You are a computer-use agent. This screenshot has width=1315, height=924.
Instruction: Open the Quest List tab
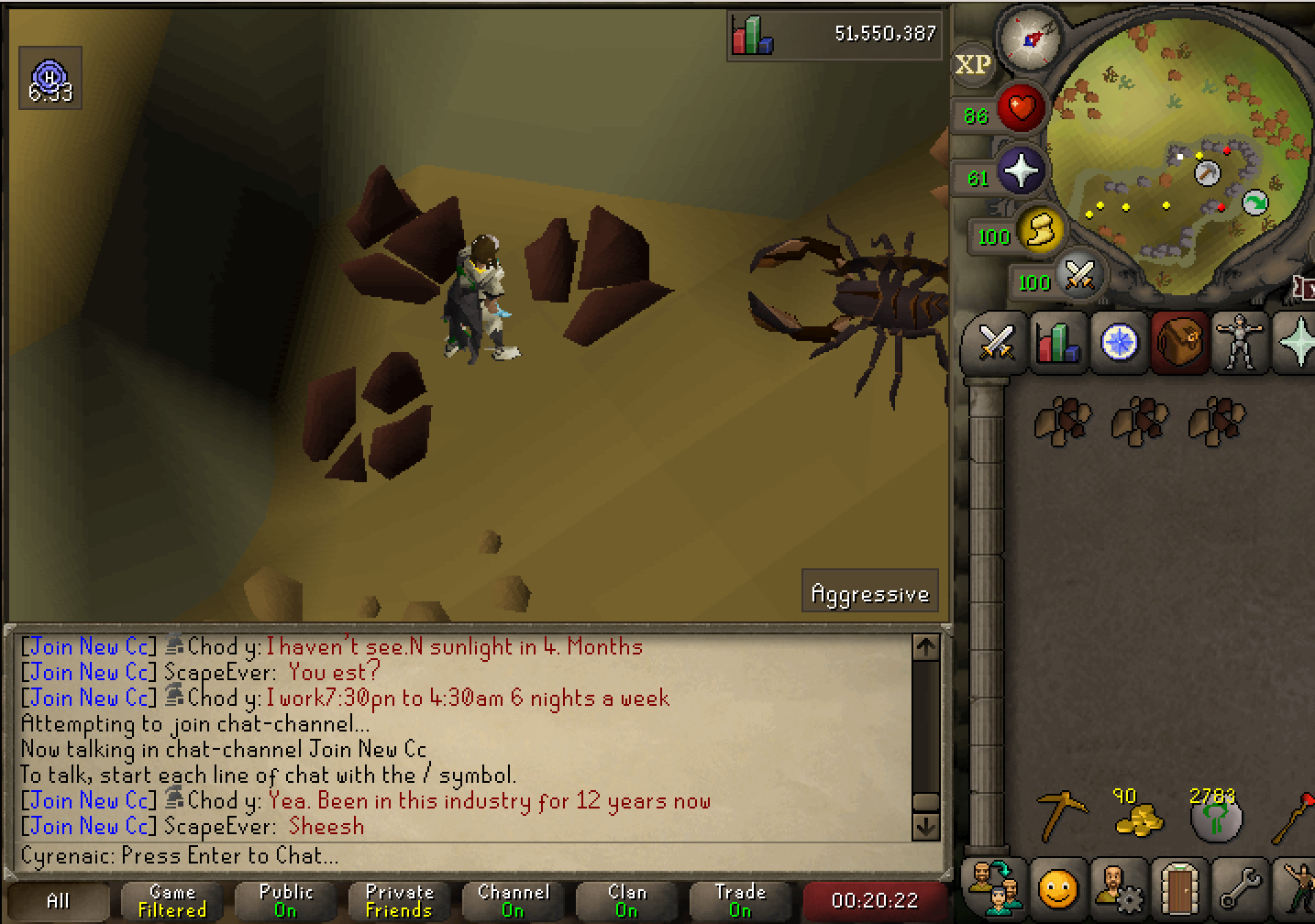[x=1118, y=343]
